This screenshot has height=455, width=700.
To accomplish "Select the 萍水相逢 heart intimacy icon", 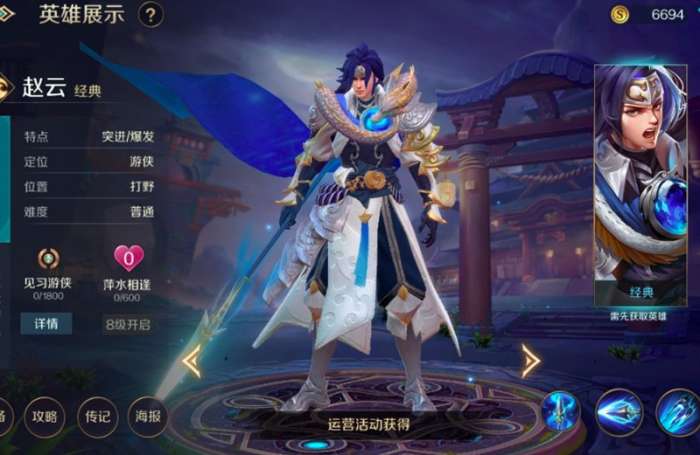I will coord(128,259).
